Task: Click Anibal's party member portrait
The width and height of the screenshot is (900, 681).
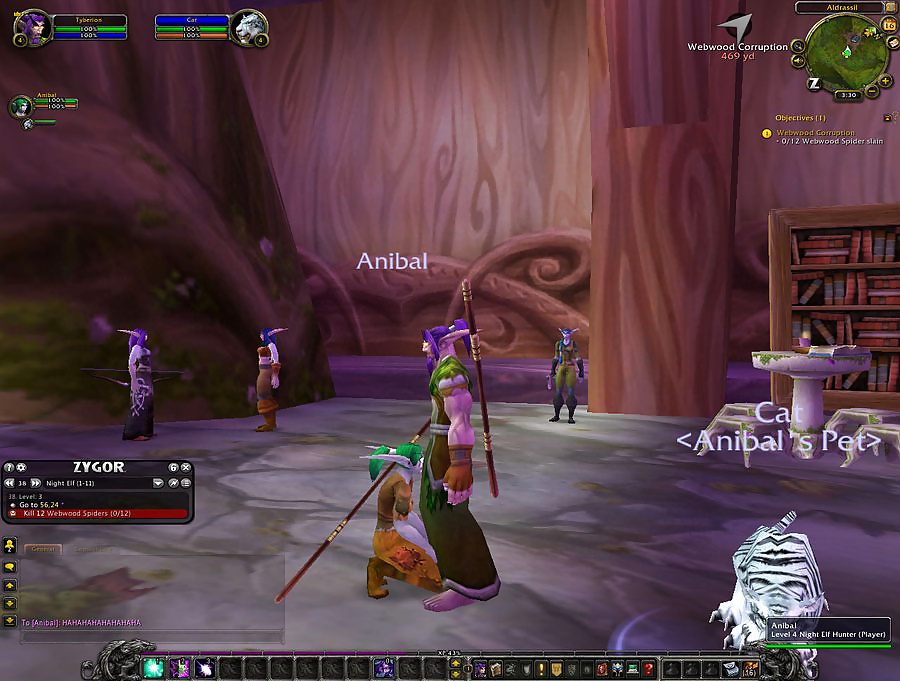Action: (22, 105)
